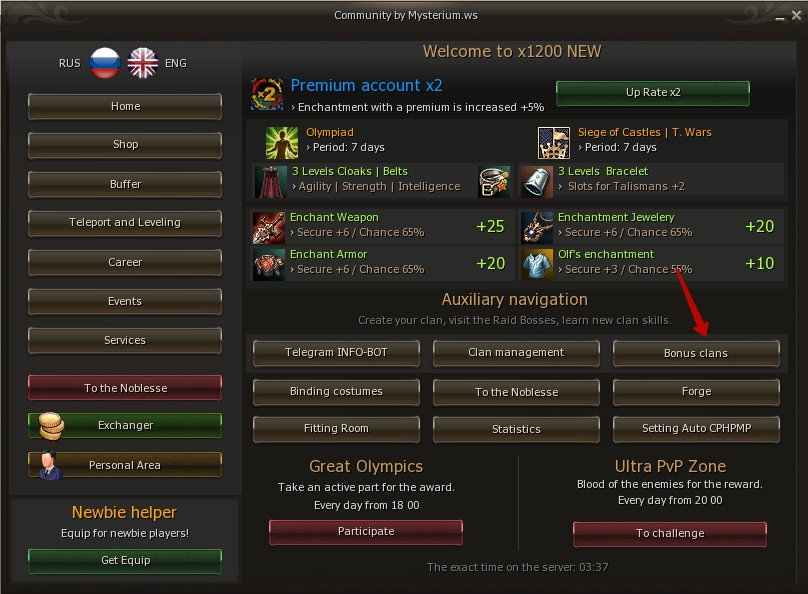This screenshot has height=594, width=808.
Task: Choose the English flag language
Action: tap(143, 63)
